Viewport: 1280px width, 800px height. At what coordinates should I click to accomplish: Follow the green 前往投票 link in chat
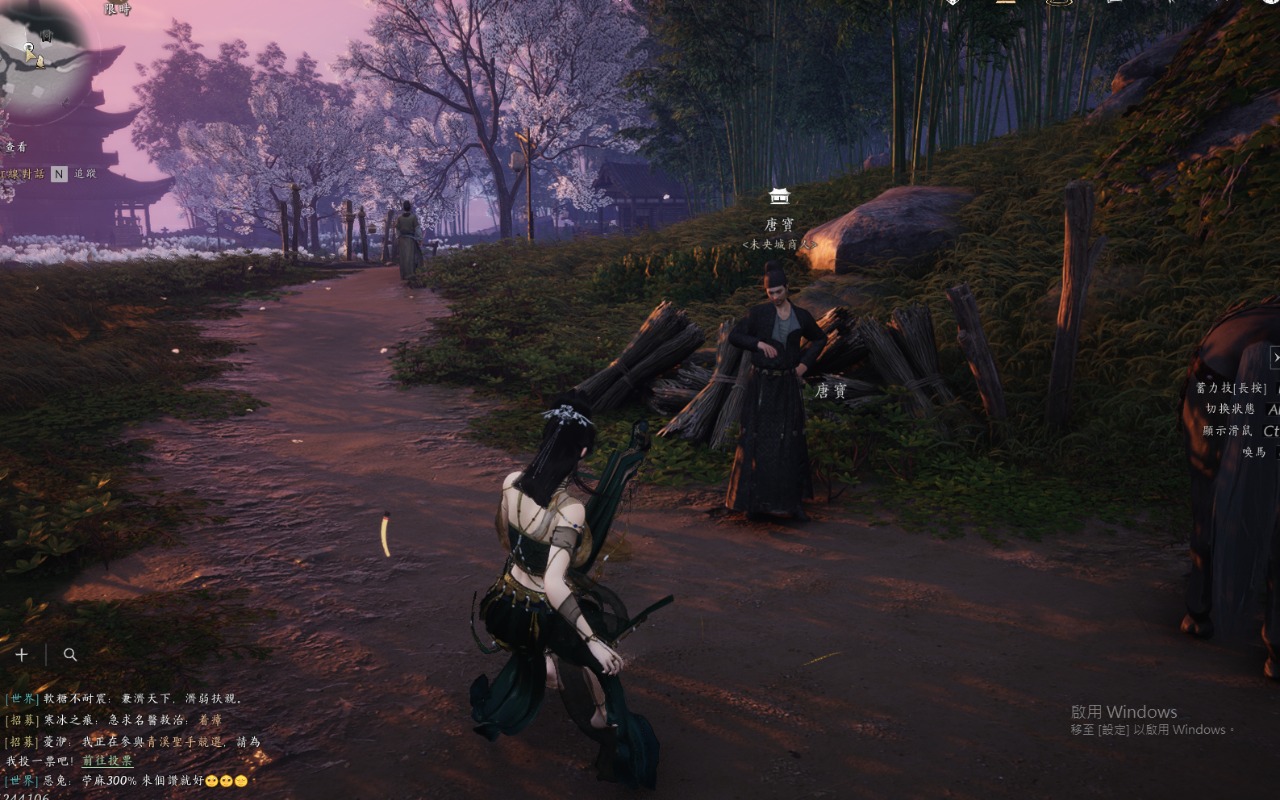pos(107,761)
